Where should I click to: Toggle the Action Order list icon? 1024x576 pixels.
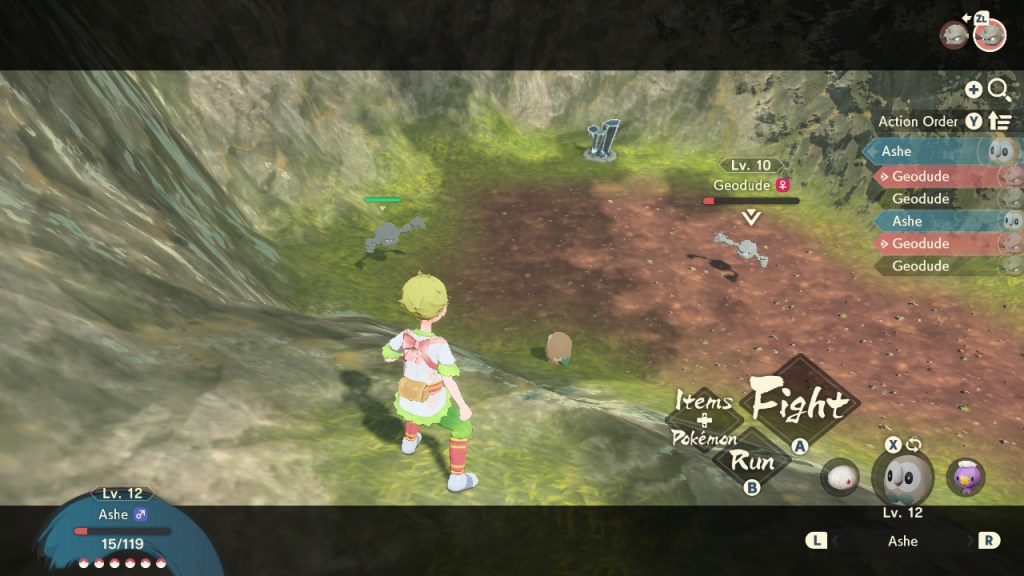click(x=1000, y=122)
